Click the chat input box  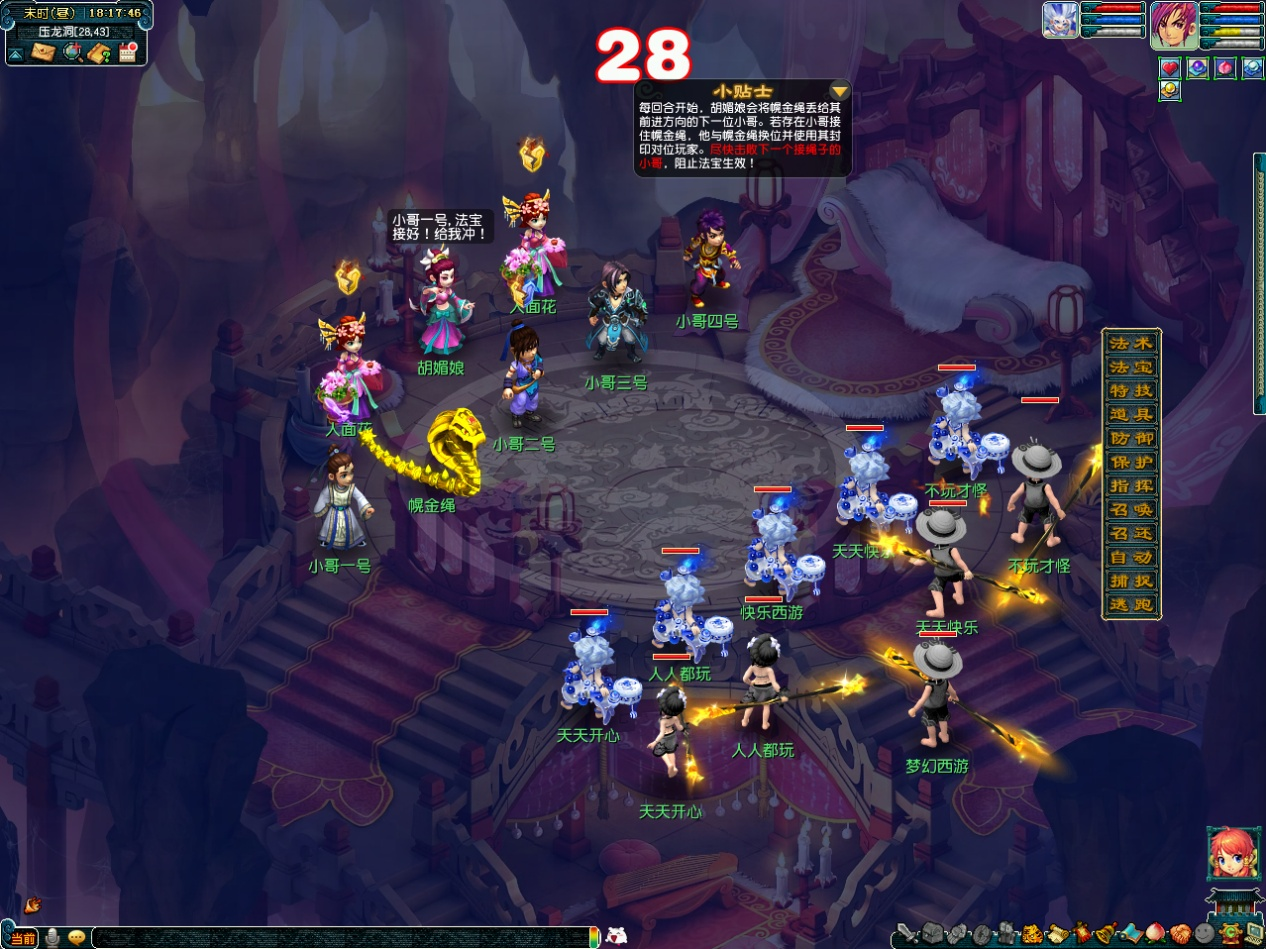[x=340, y=938]
